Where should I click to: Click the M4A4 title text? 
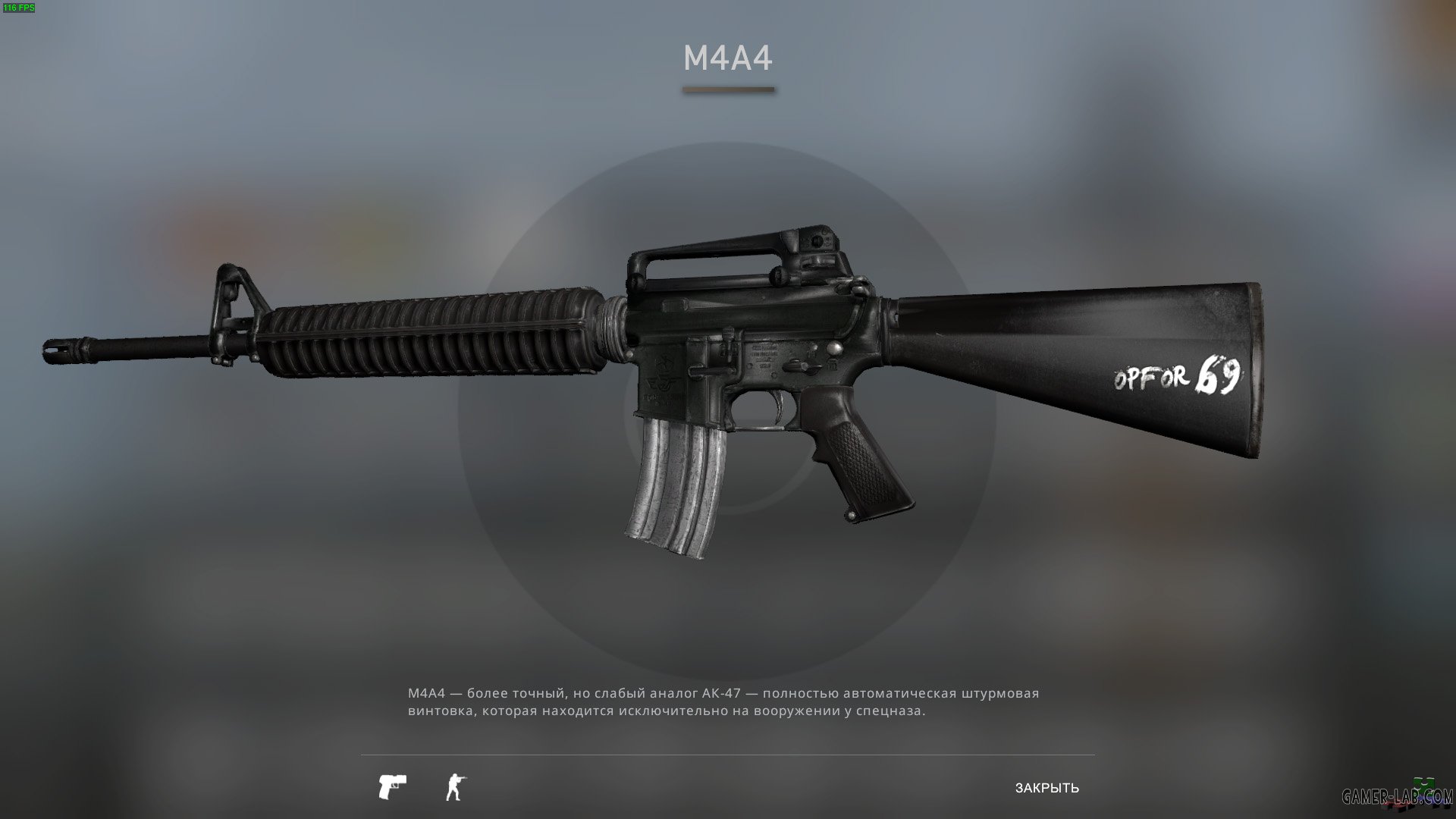point(727,57)
